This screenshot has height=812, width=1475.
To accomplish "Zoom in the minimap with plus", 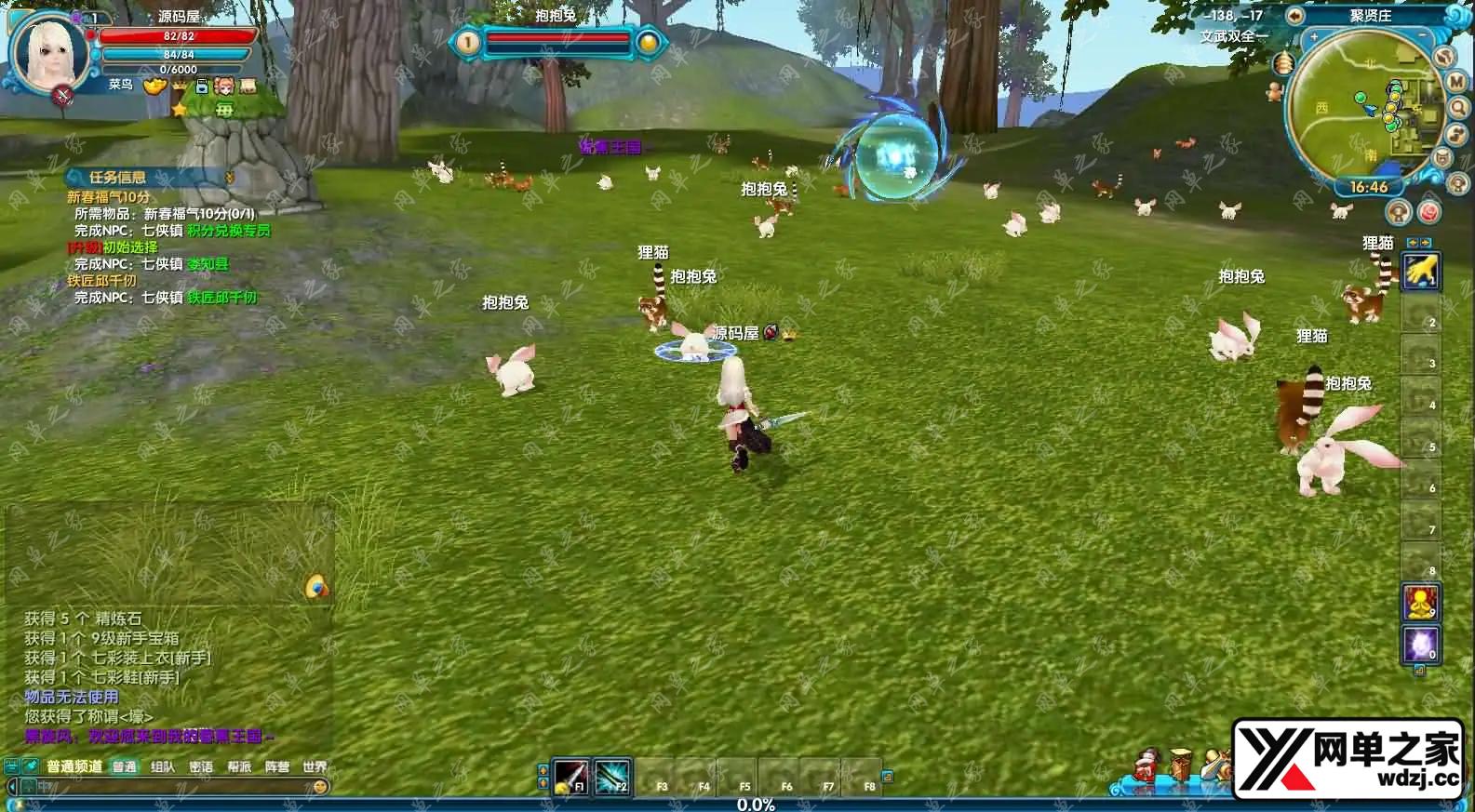I will tap(1314, 37).
